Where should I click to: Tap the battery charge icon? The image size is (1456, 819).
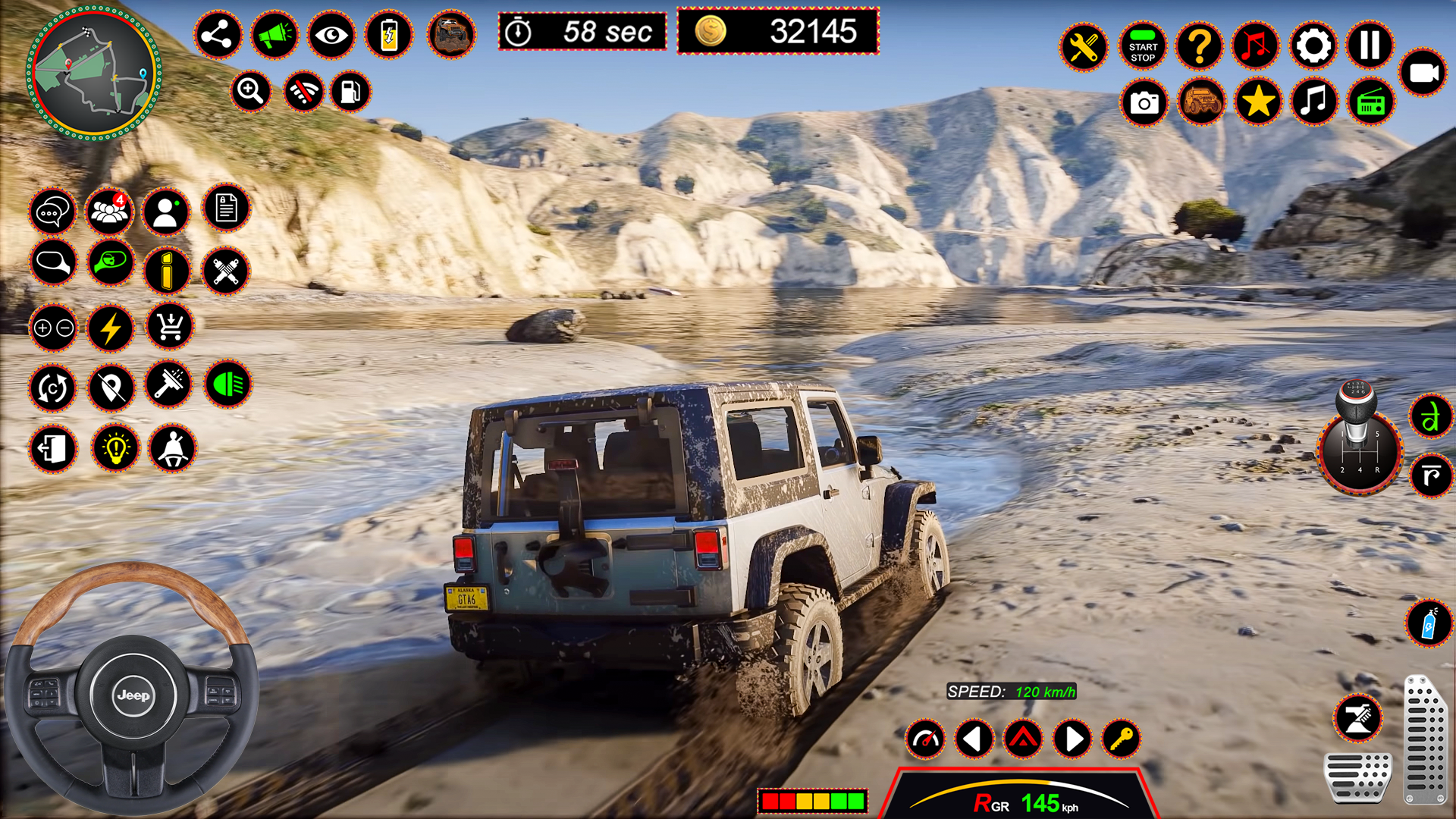coord(388,34)
